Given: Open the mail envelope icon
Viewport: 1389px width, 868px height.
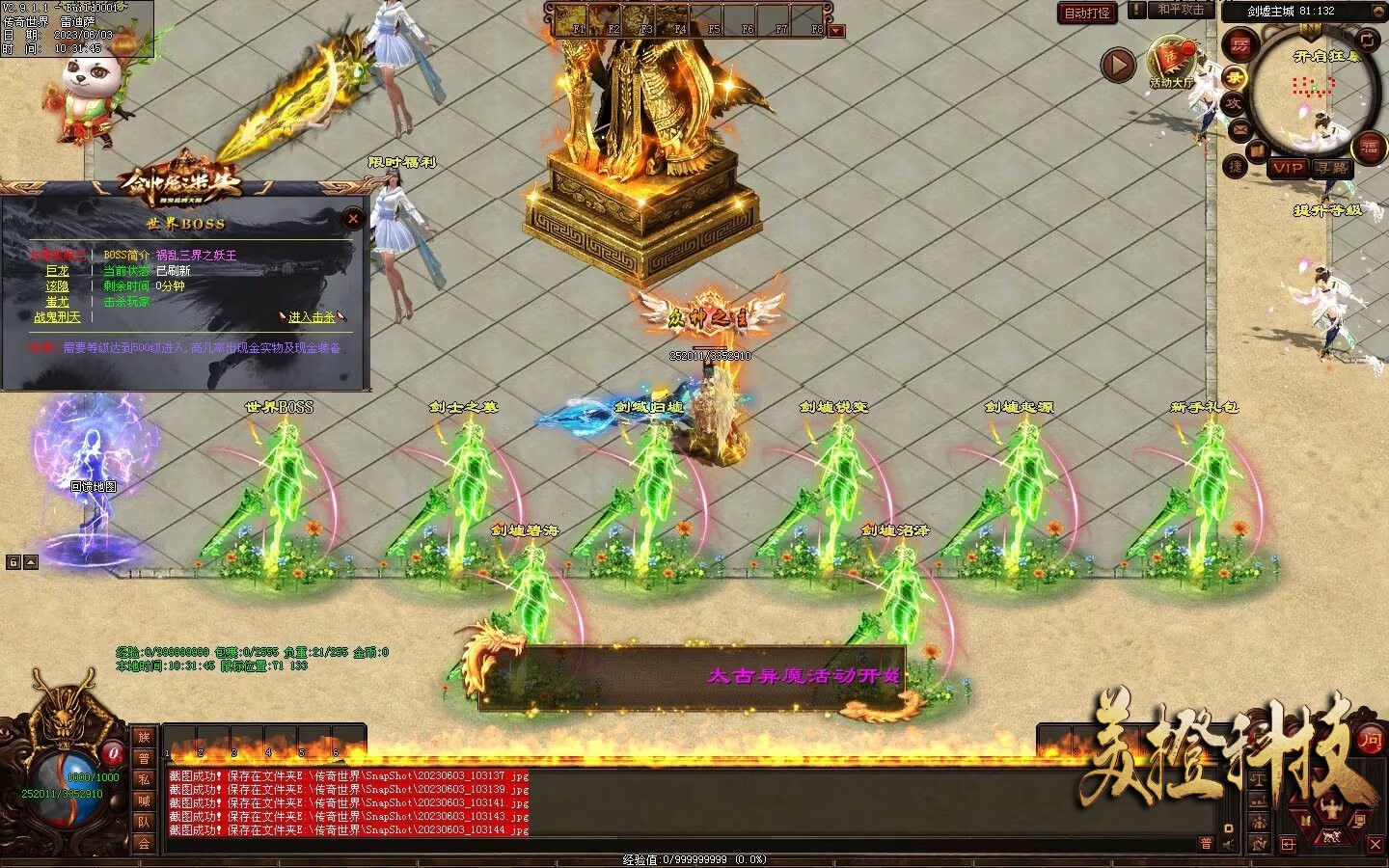Looking at the screenshot, I should [1239, 128].
